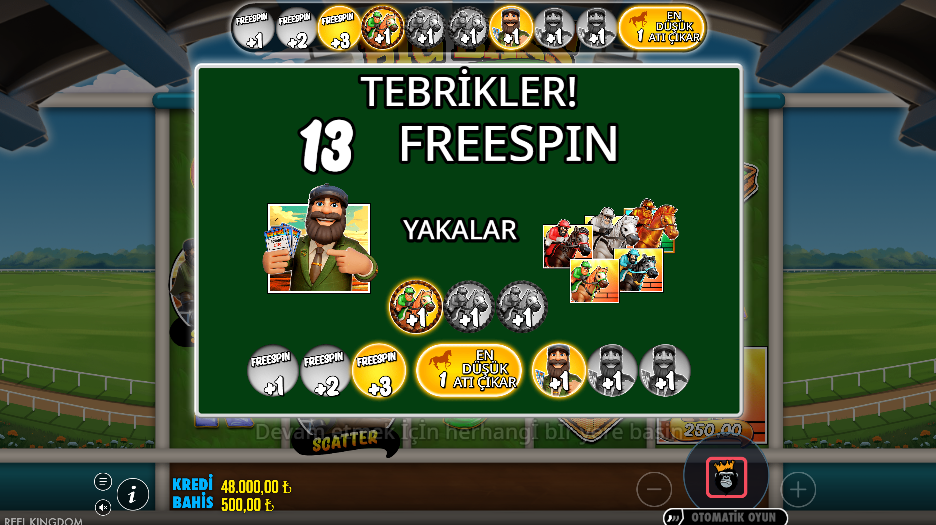
Task: Toggle the sound speaker icon
Action: pyautogui.click(x=103, y=507)
